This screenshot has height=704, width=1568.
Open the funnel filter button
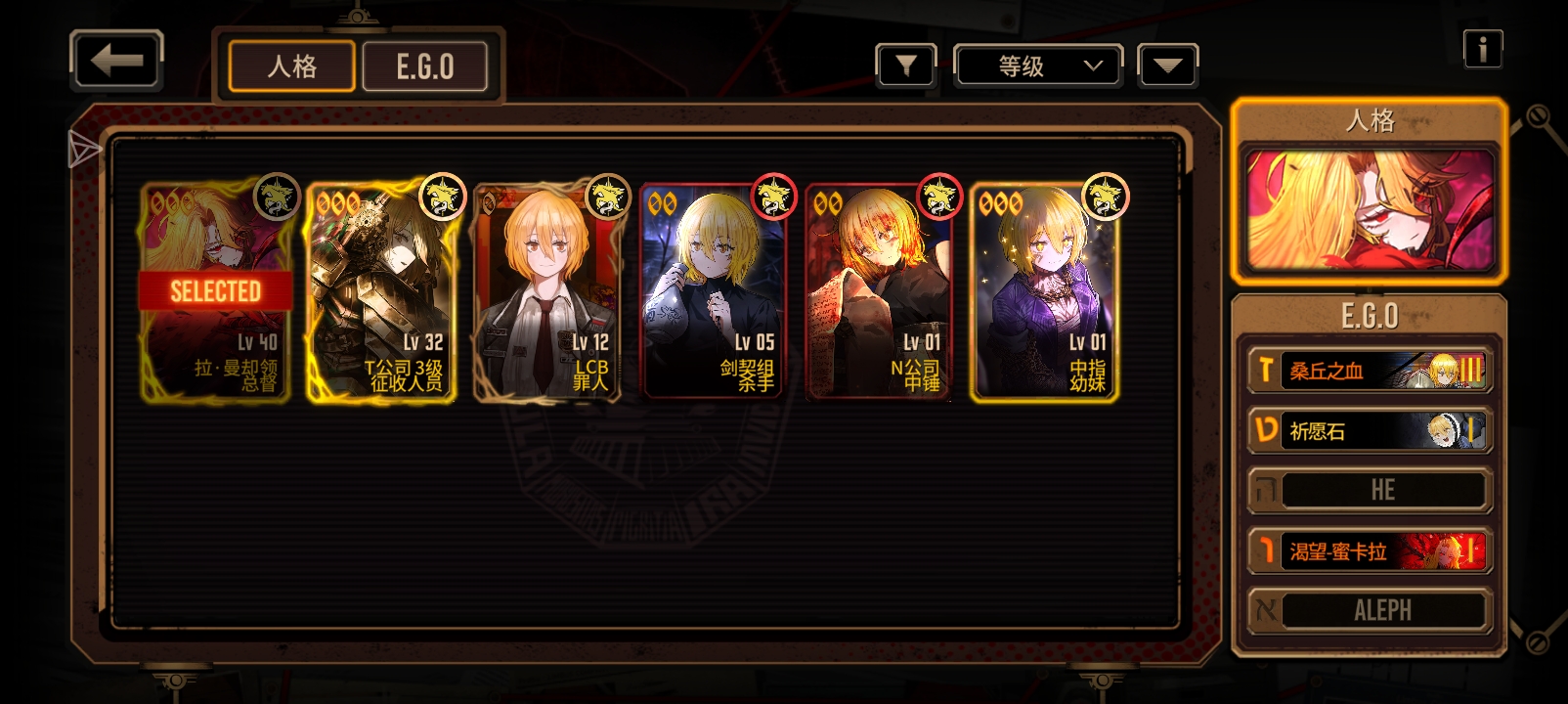[905, 66]
